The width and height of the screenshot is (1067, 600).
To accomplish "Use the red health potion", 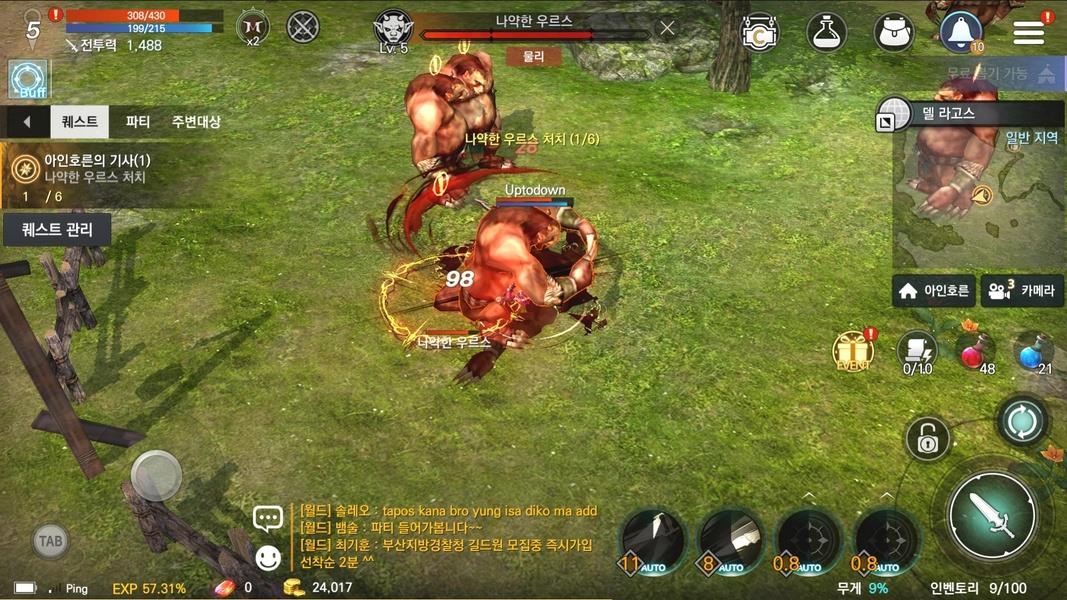I will [977, 351].
